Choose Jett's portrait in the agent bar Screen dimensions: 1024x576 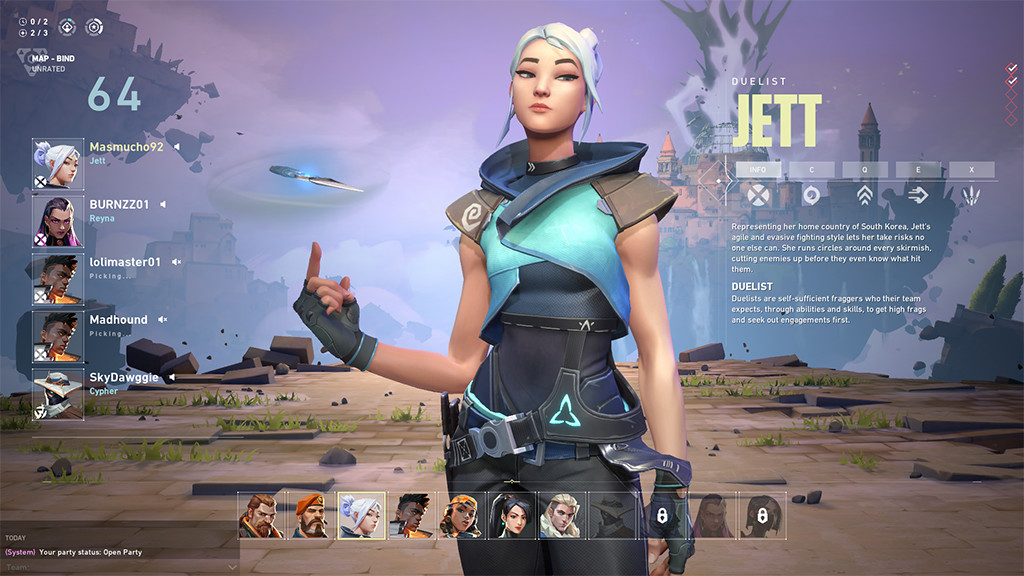[362, 515]
